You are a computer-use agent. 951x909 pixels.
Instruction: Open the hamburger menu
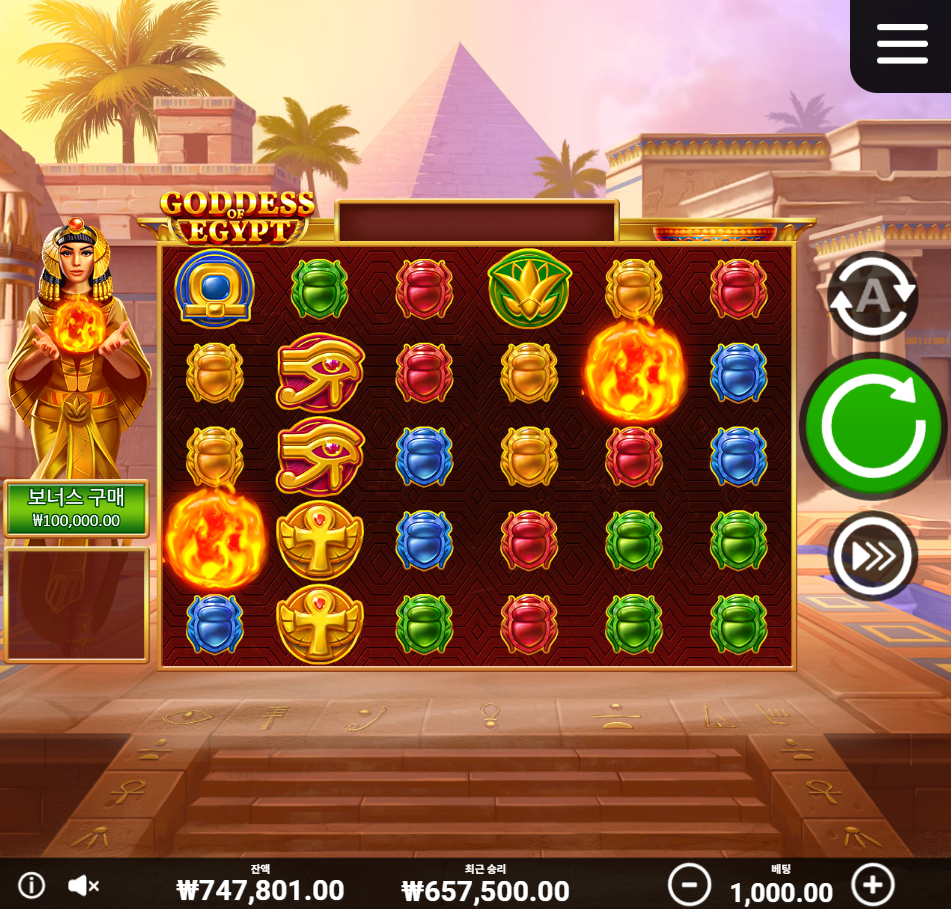[902, 43]
